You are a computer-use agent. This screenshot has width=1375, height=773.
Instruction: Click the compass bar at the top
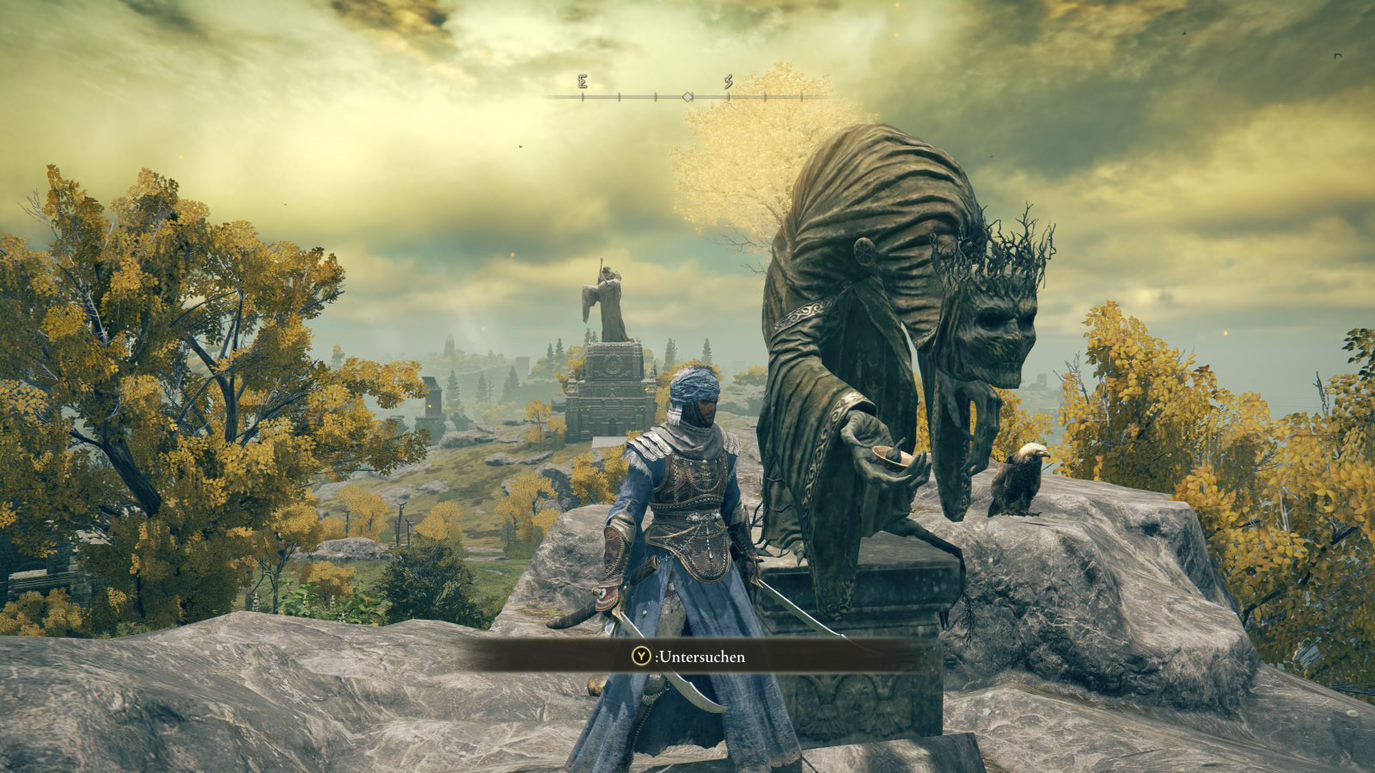click(x=688, y=96)
